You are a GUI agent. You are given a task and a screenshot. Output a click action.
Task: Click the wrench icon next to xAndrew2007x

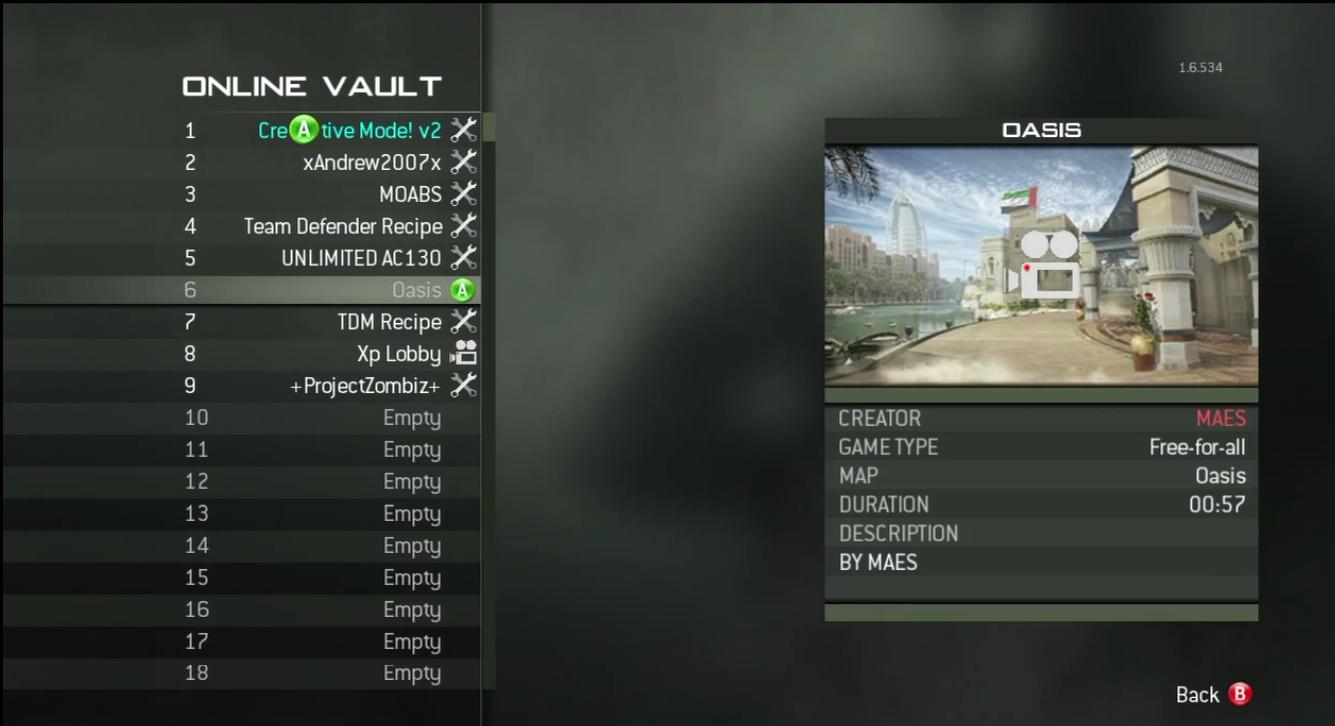coord(462,161)
